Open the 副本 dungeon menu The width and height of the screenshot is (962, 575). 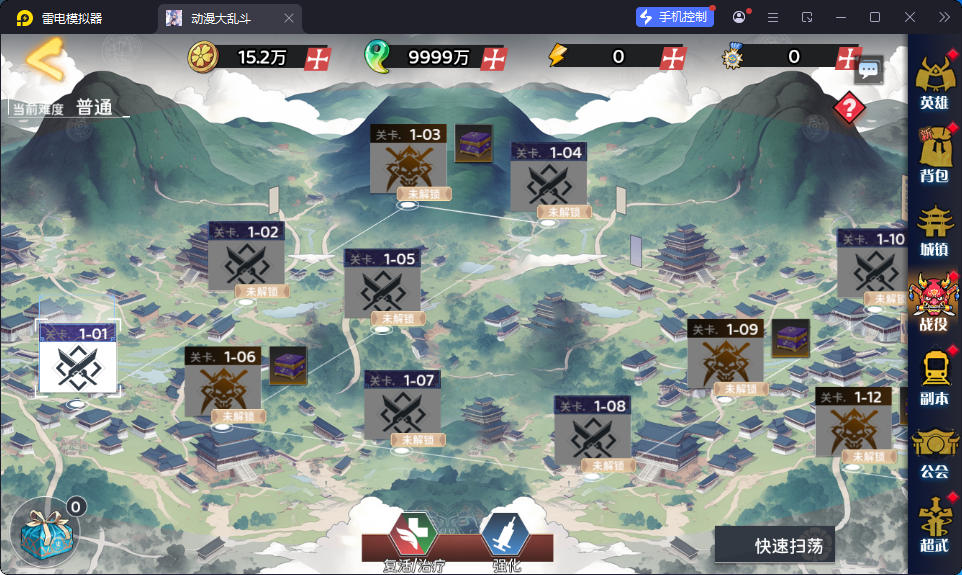tap(933, 377)
